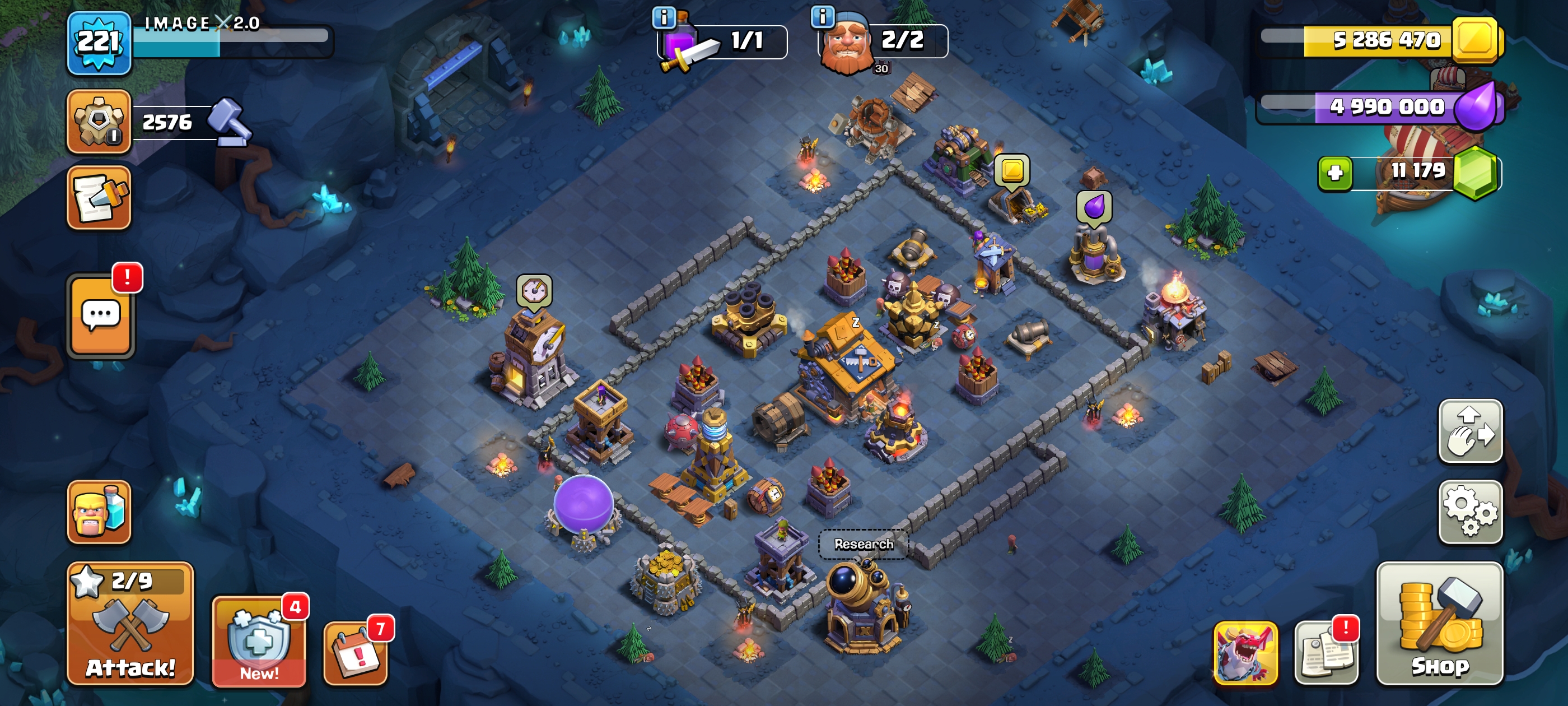The image size is (1568, 706).
Task: Open the chat speech bubble panel
Action: pos(101,315)
